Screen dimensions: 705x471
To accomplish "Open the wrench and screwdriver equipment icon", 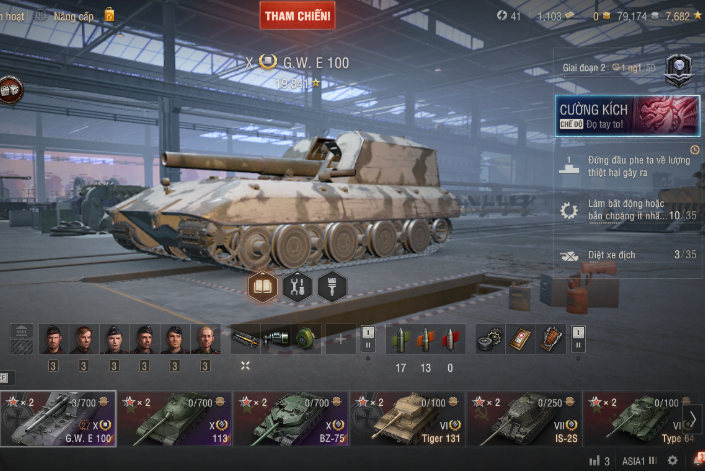I will click(297, 287).
